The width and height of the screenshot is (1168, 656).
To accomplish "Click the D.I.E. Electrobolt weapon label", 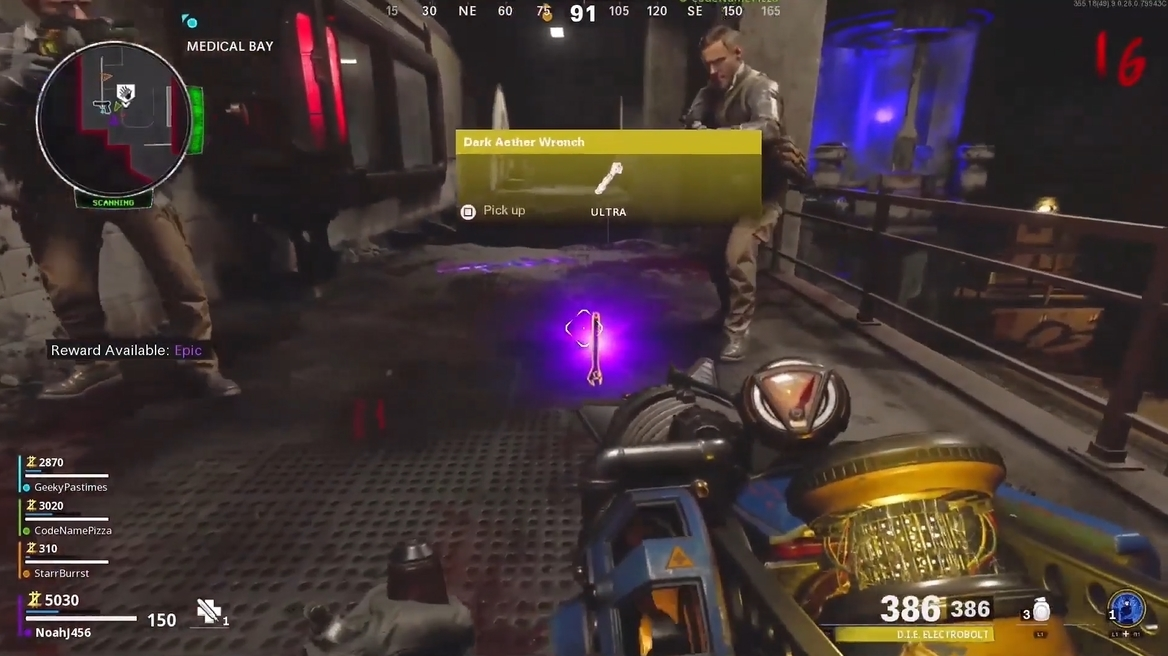I will tap(913, 634).
